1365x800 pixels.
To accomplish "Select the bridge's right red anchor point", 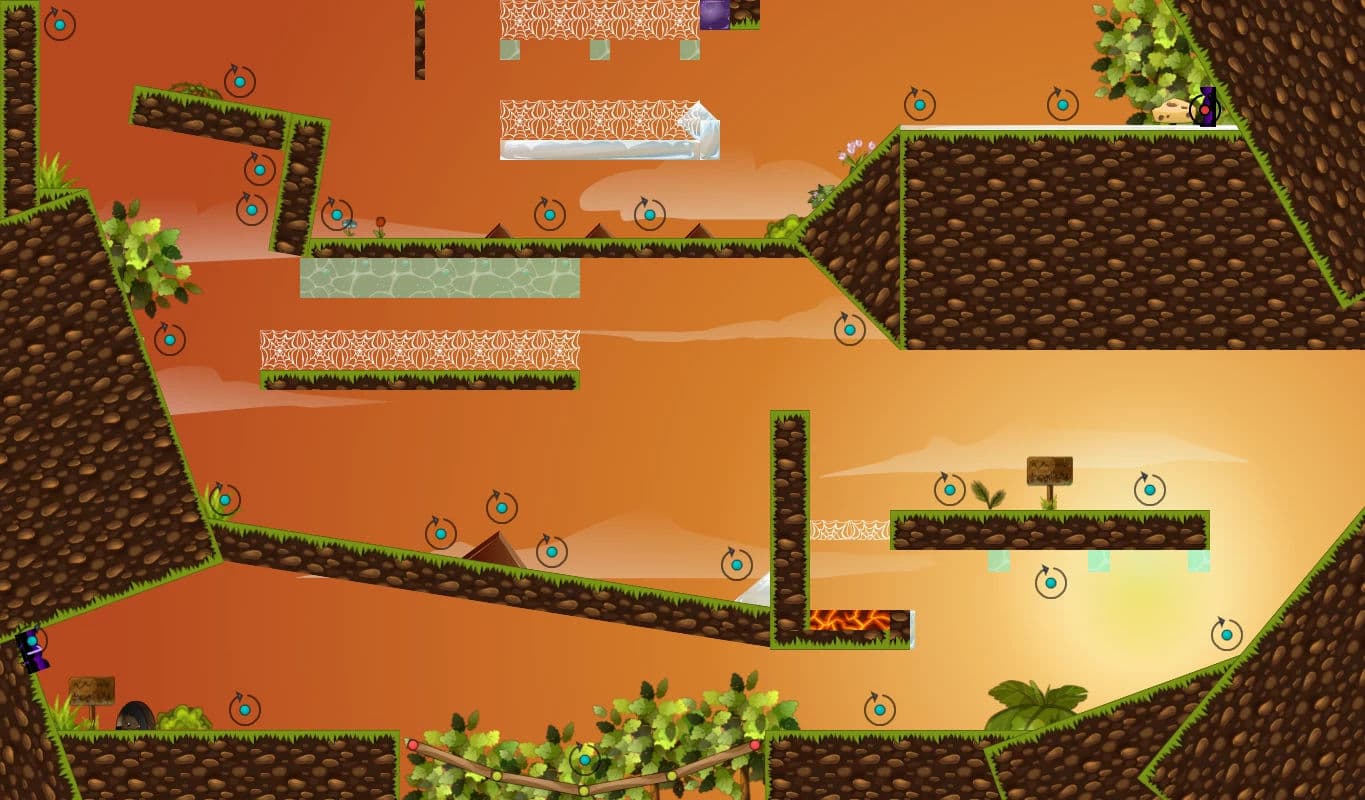I will point(755,745).
